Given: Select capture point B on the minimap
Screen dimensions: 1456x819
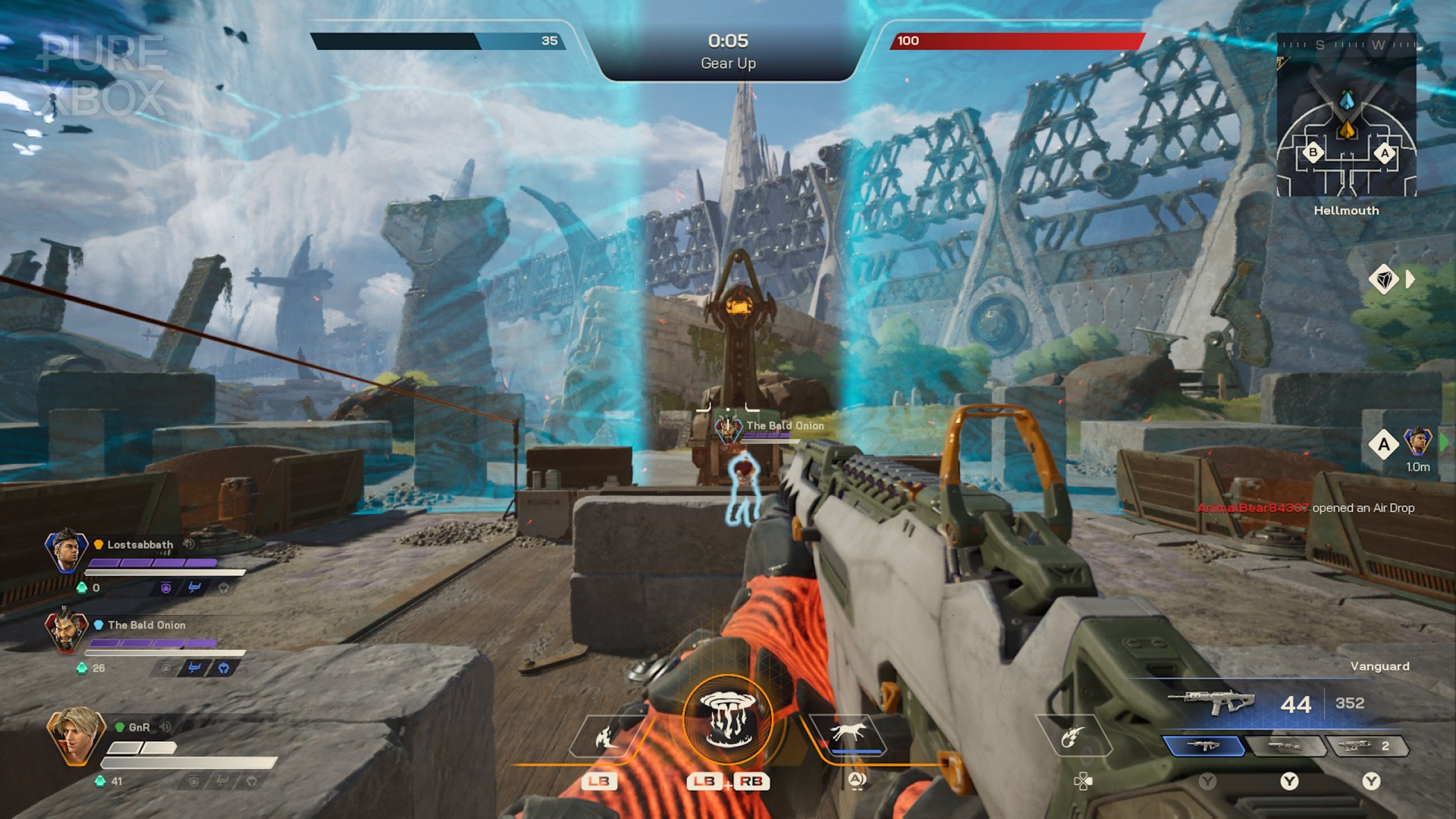Looking at the screenshot, I should pos(1313,152).
